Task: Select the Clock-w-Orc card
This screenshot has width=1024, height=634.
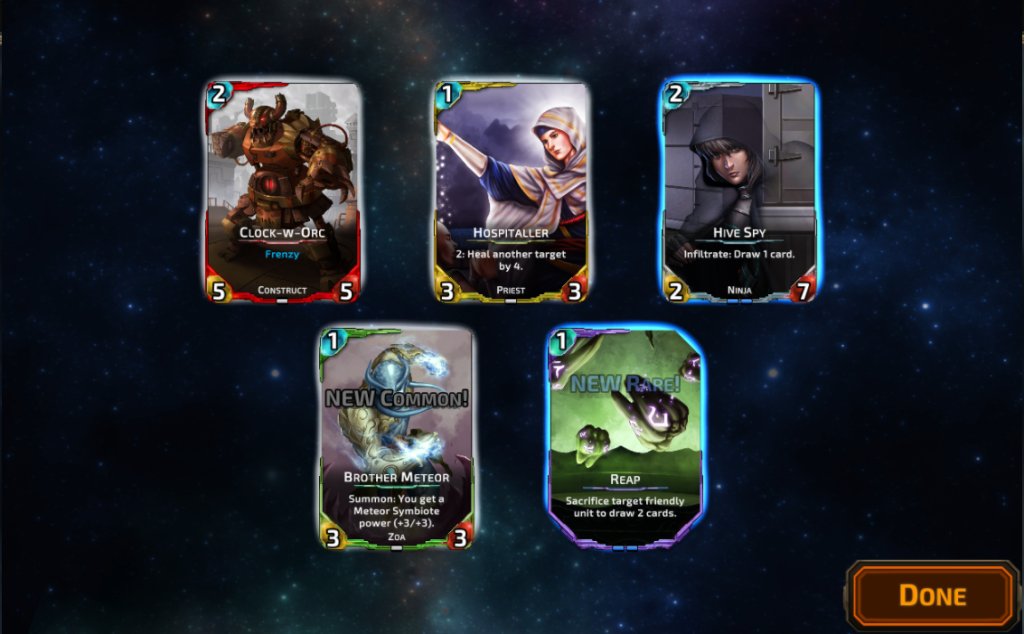Action: (x=283, y=192)
